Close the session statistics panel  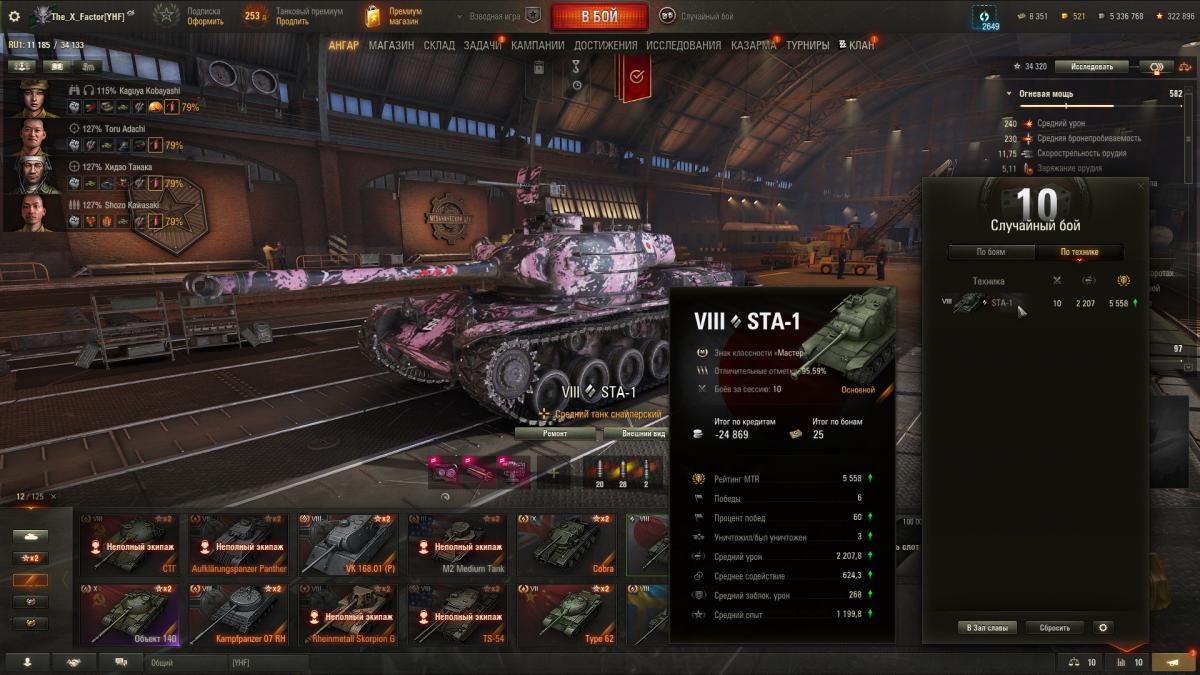coord(1142,186)
